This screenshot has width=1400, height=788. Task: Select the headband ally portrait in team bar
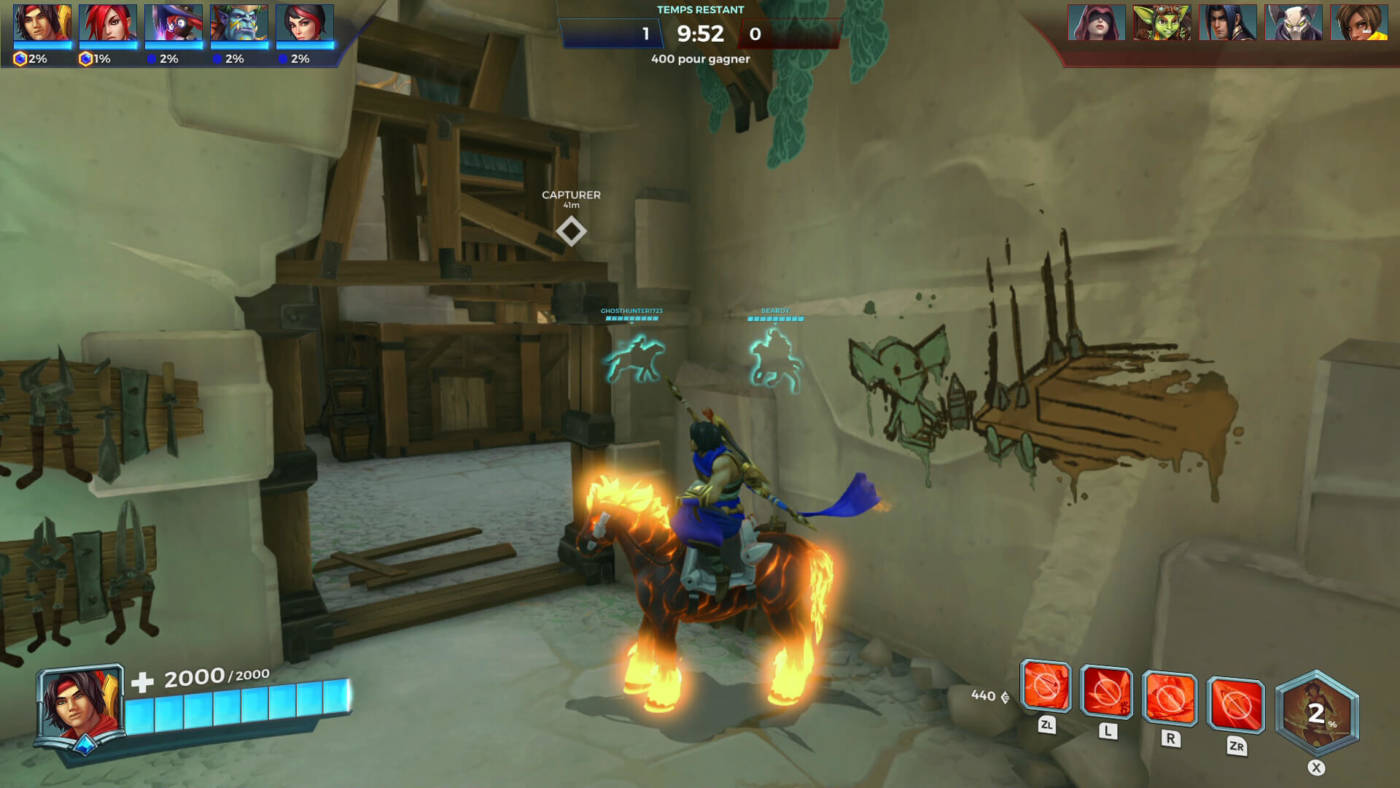pos(42,22)
